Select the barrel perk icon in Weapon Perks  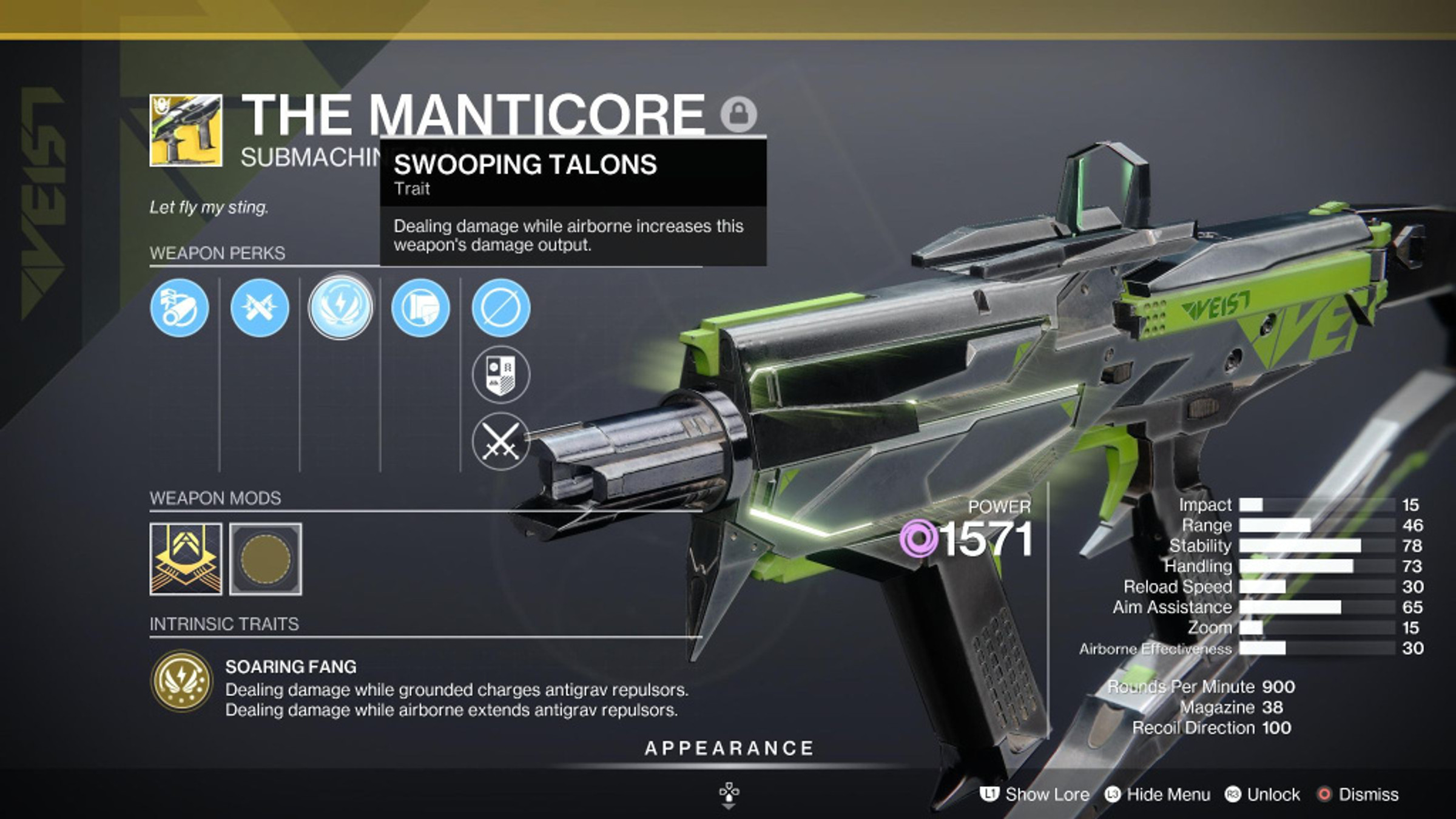pos(179,308)
